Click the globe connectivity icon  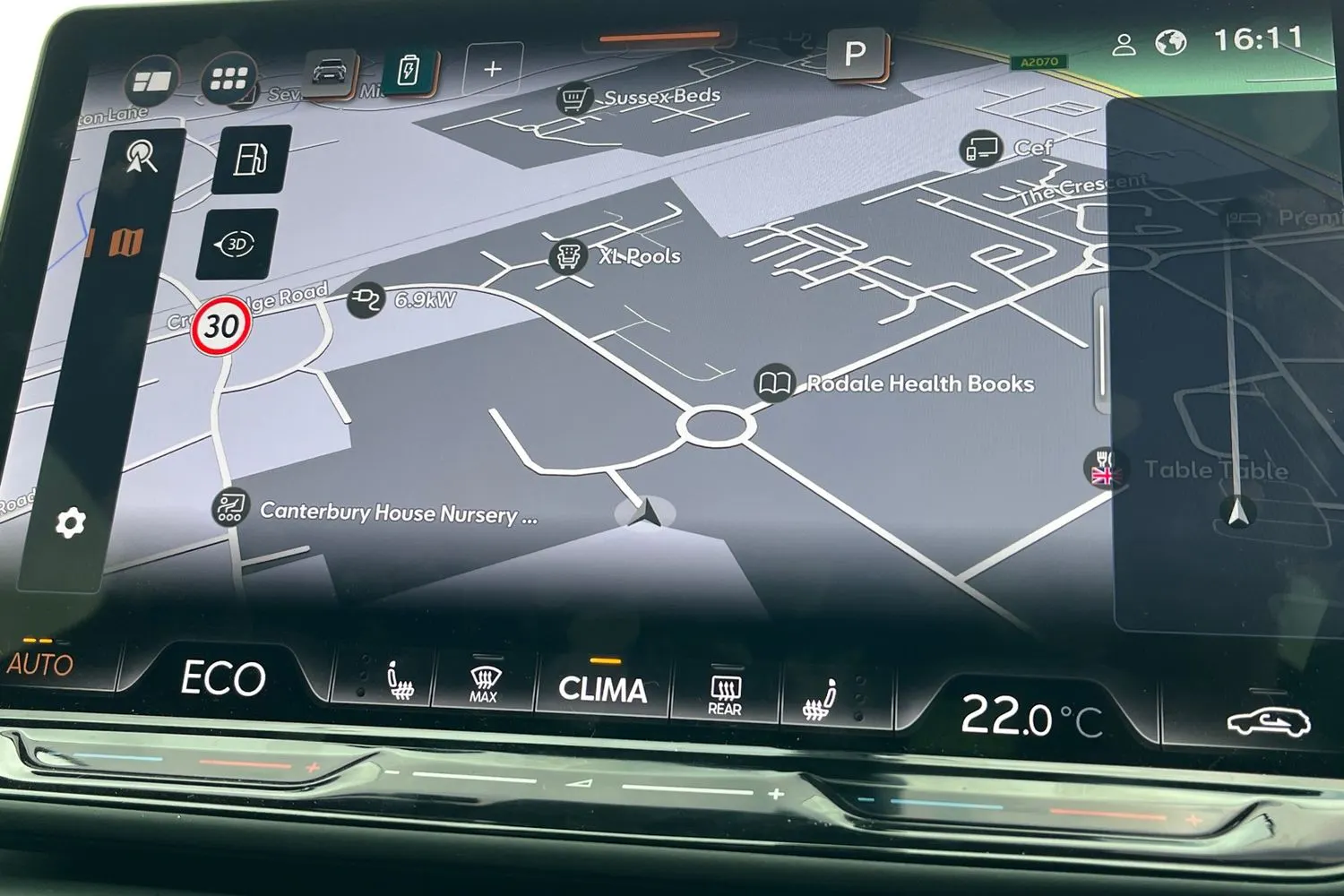tap(1170, 43)
